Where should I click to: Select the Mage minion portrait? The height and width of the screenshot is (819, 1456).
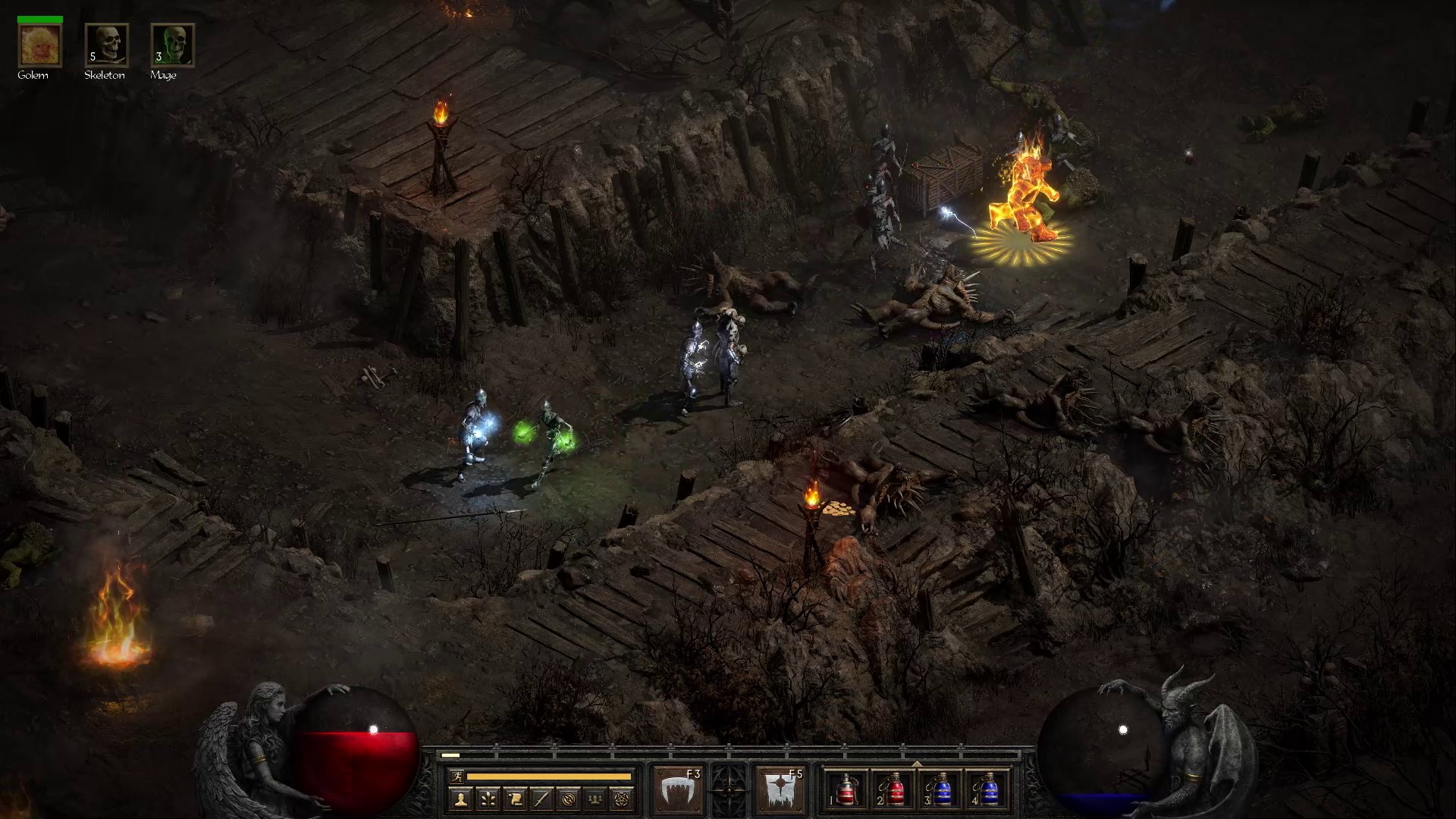tap(173, 45)
